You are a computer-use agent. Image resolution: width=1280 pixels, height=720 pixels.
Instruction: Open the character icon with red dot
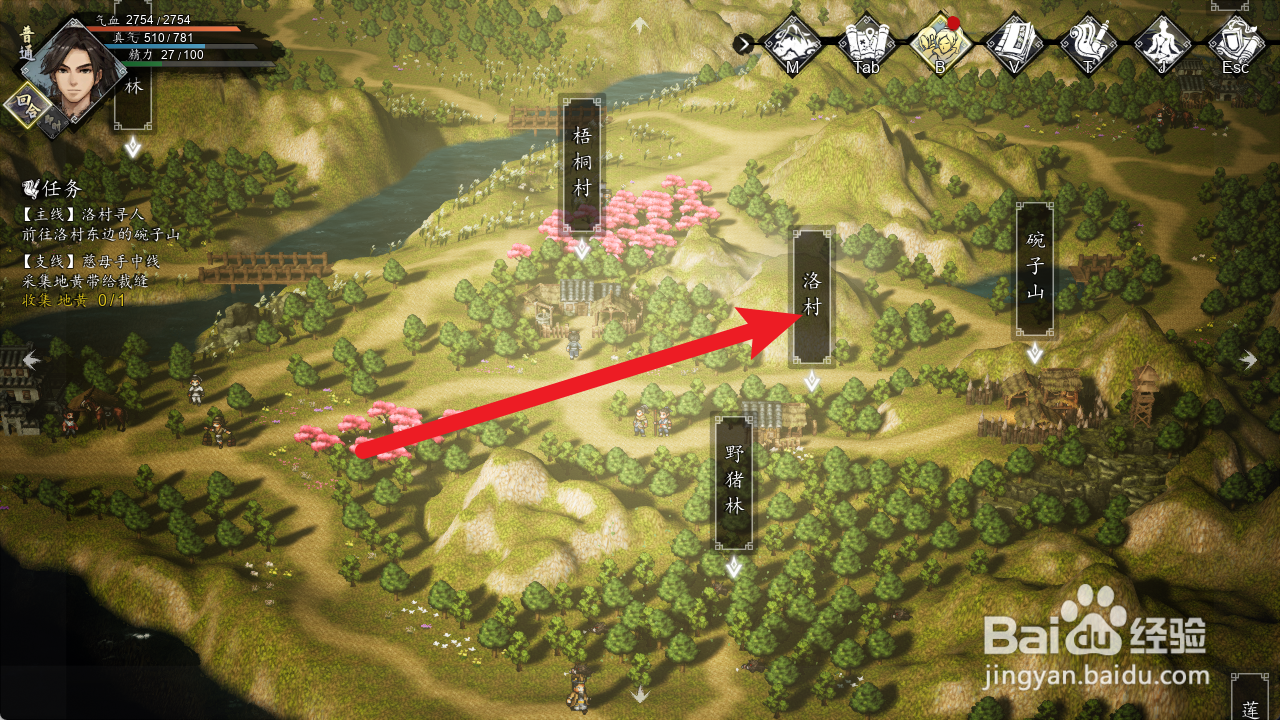[941, 43]
